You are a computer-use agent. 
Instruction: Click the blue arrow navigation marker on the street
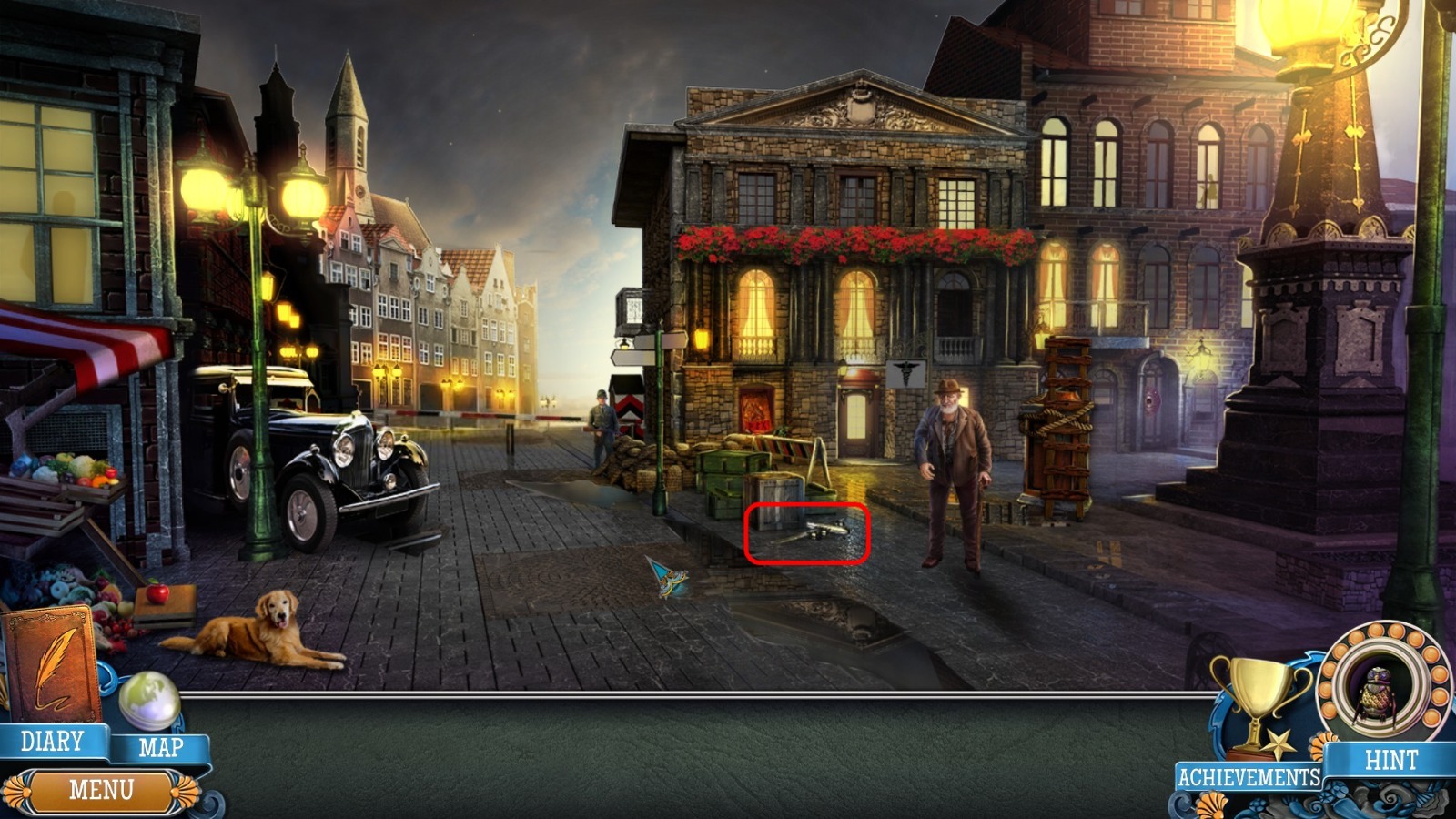pos(669,578)
